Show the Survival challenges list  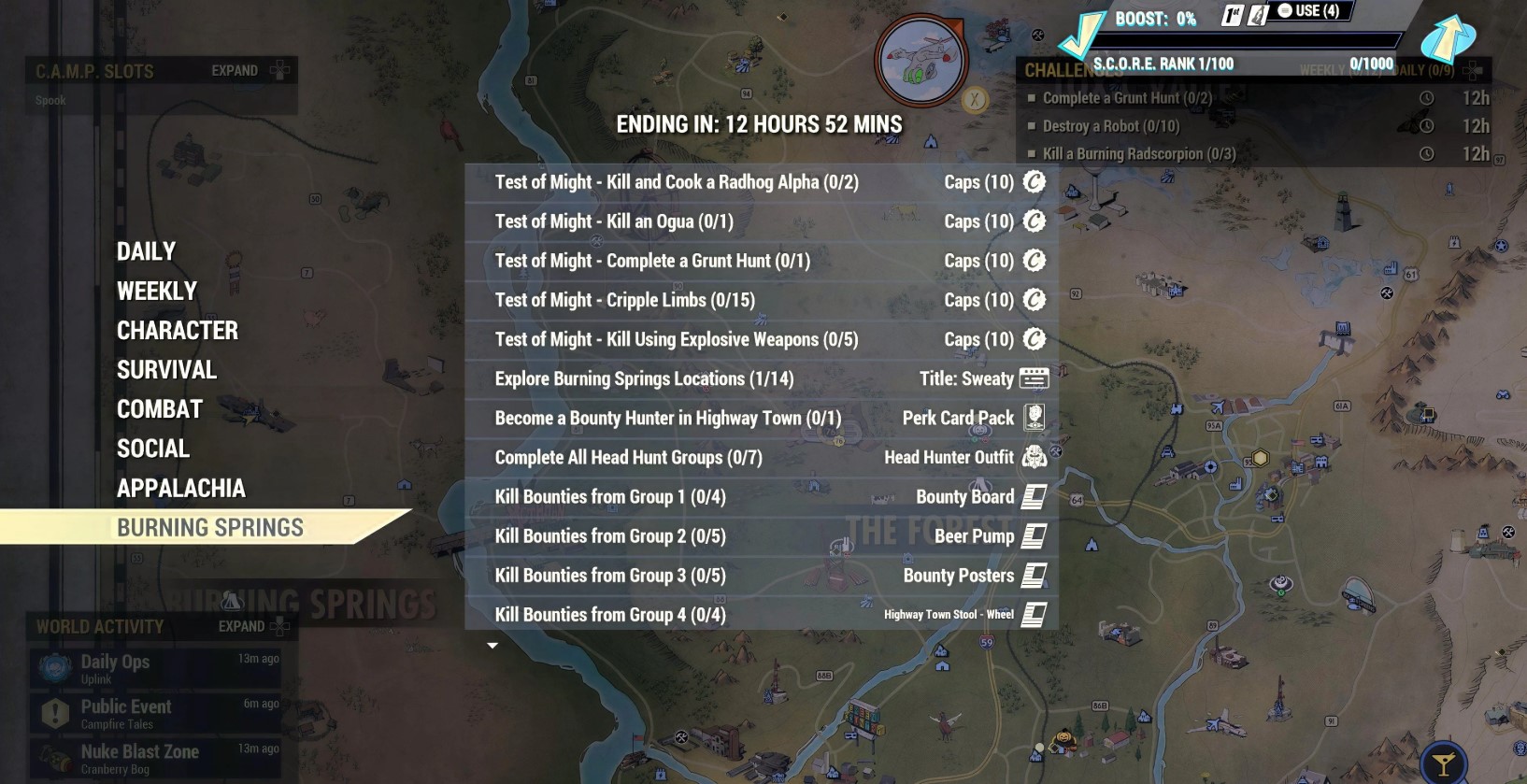click(x=166, y=369)
